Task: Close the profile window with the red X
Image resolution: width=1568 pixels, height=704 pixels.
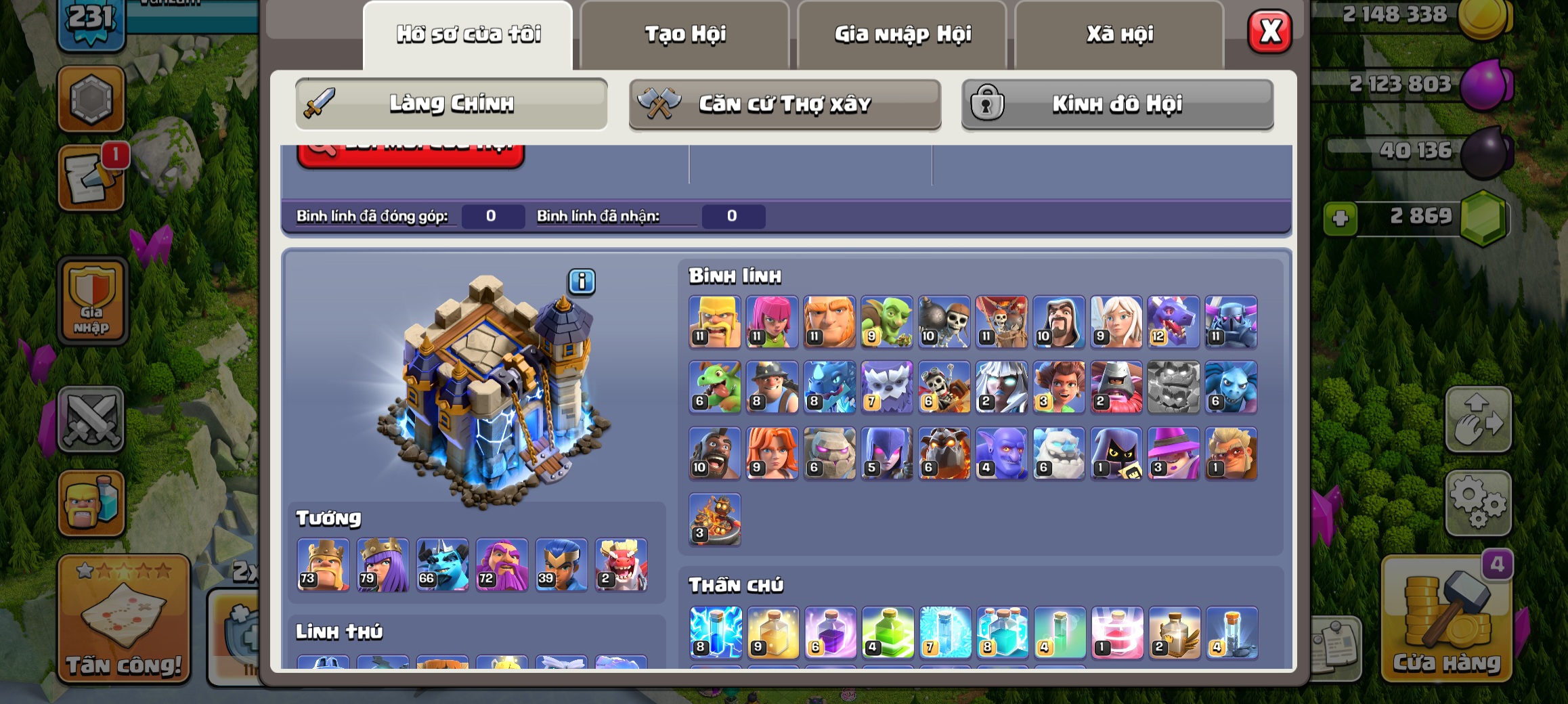Action: point(1269,31)
